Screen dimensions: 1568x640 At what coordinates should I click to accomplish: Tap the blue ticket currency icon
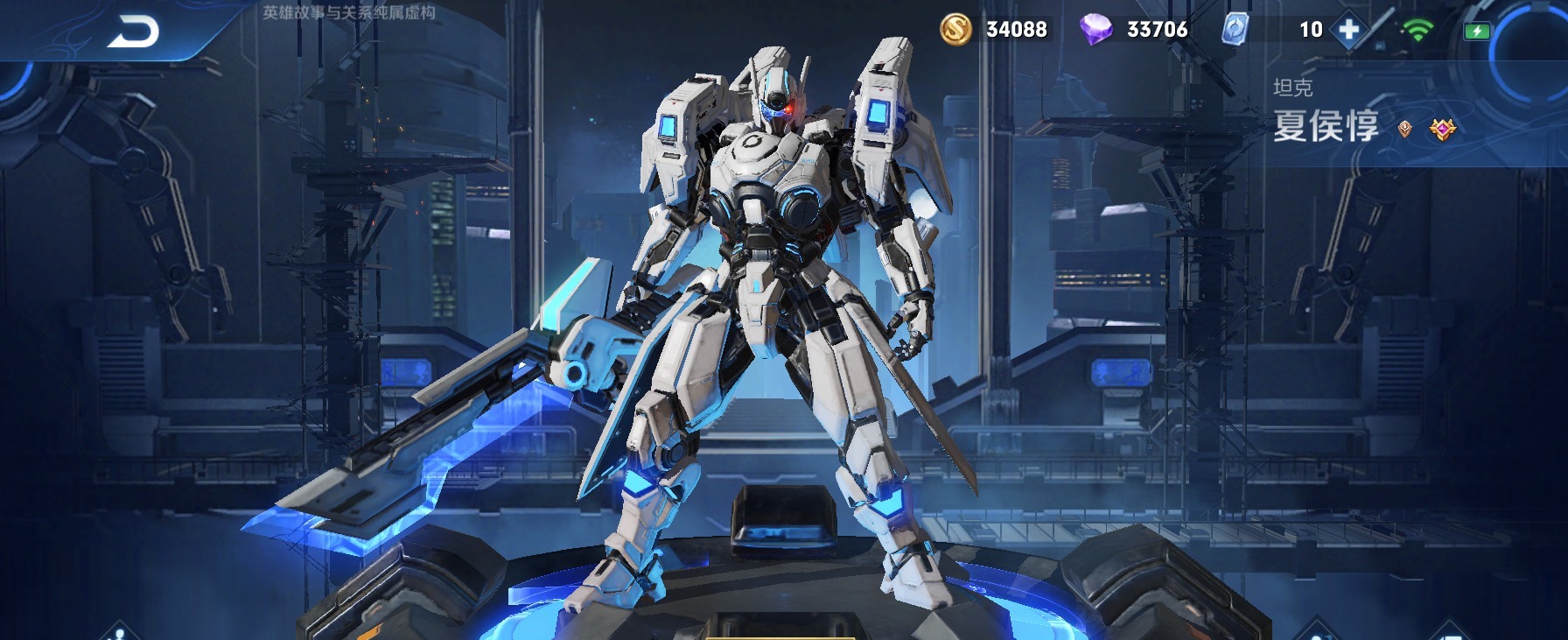[1235, 29]
